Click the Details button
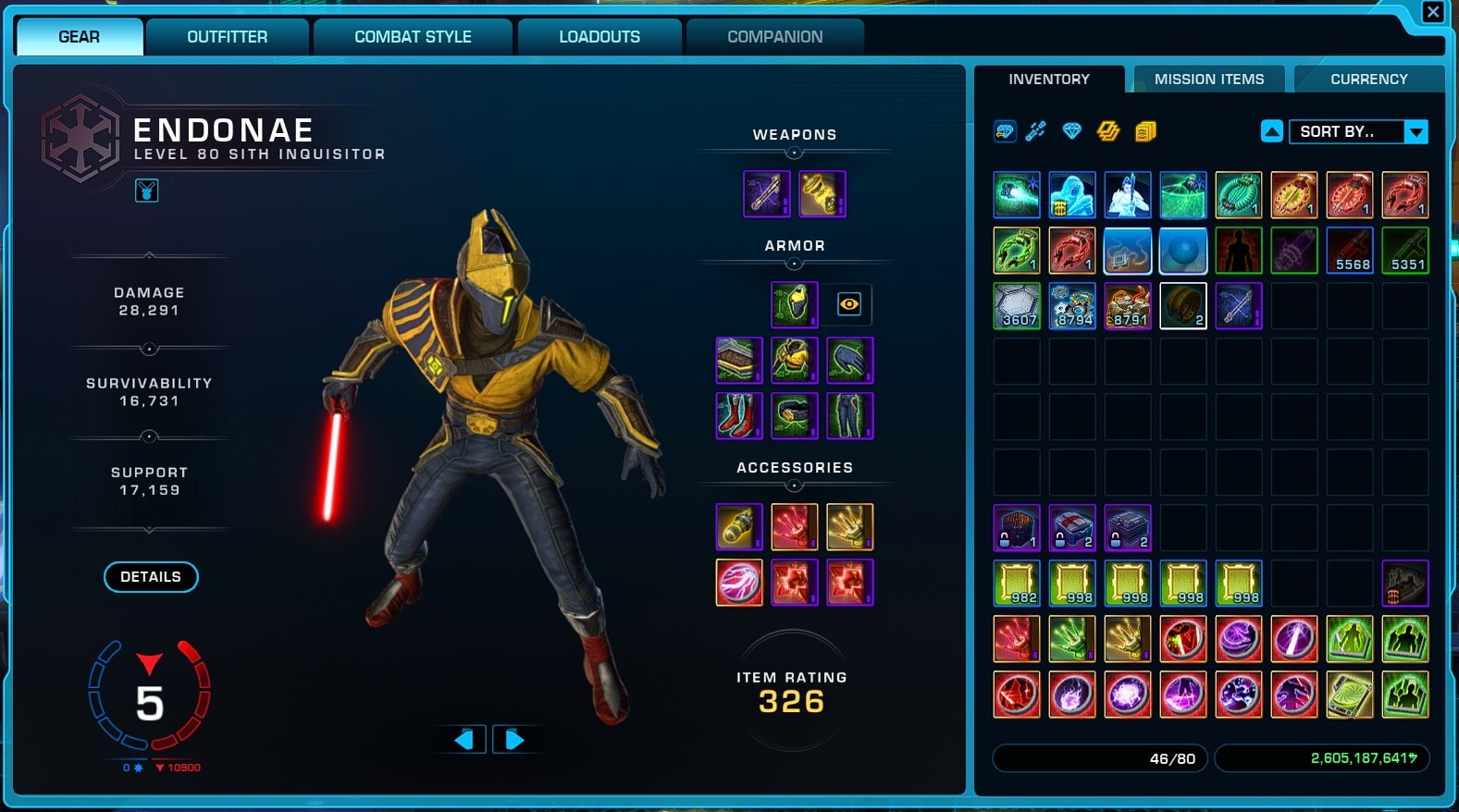 click(151, 576)
